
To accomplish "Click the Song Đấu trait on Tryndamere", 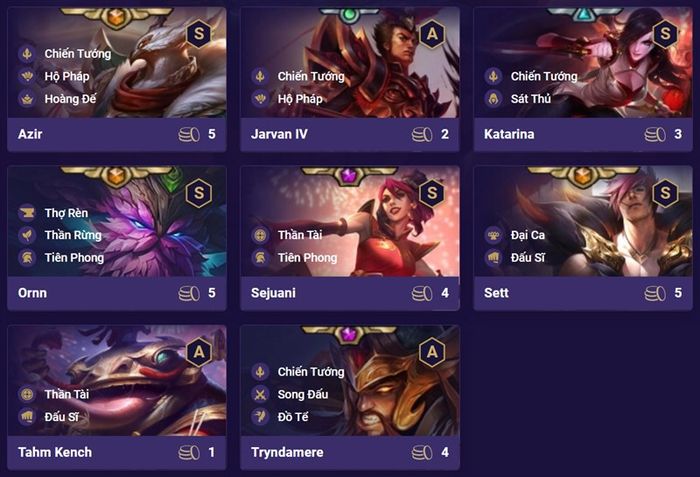I will click(x=303, y=394).
